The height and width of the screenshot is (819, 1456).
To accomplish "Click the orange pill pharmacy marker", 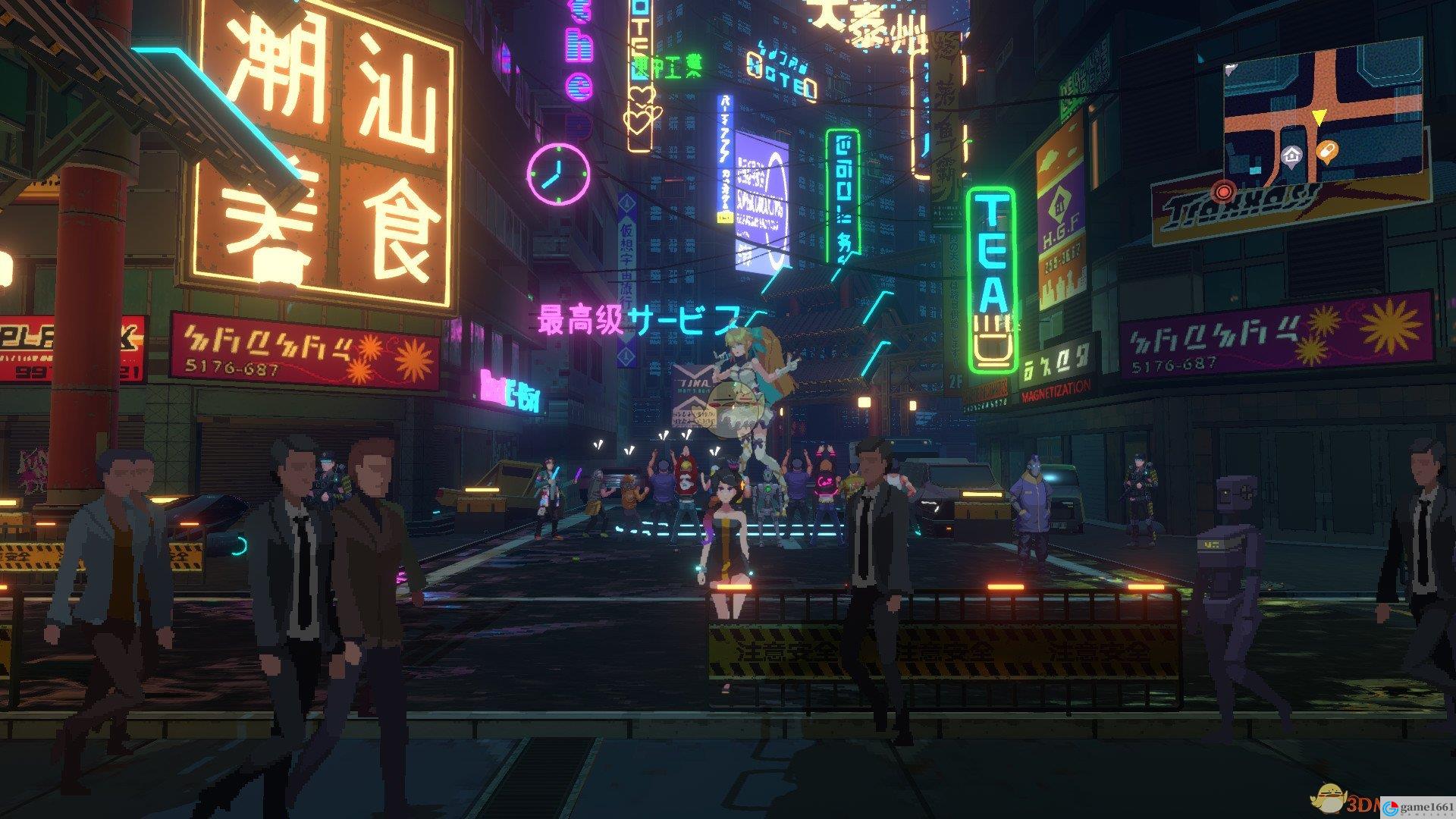I will pos(1327,152).
